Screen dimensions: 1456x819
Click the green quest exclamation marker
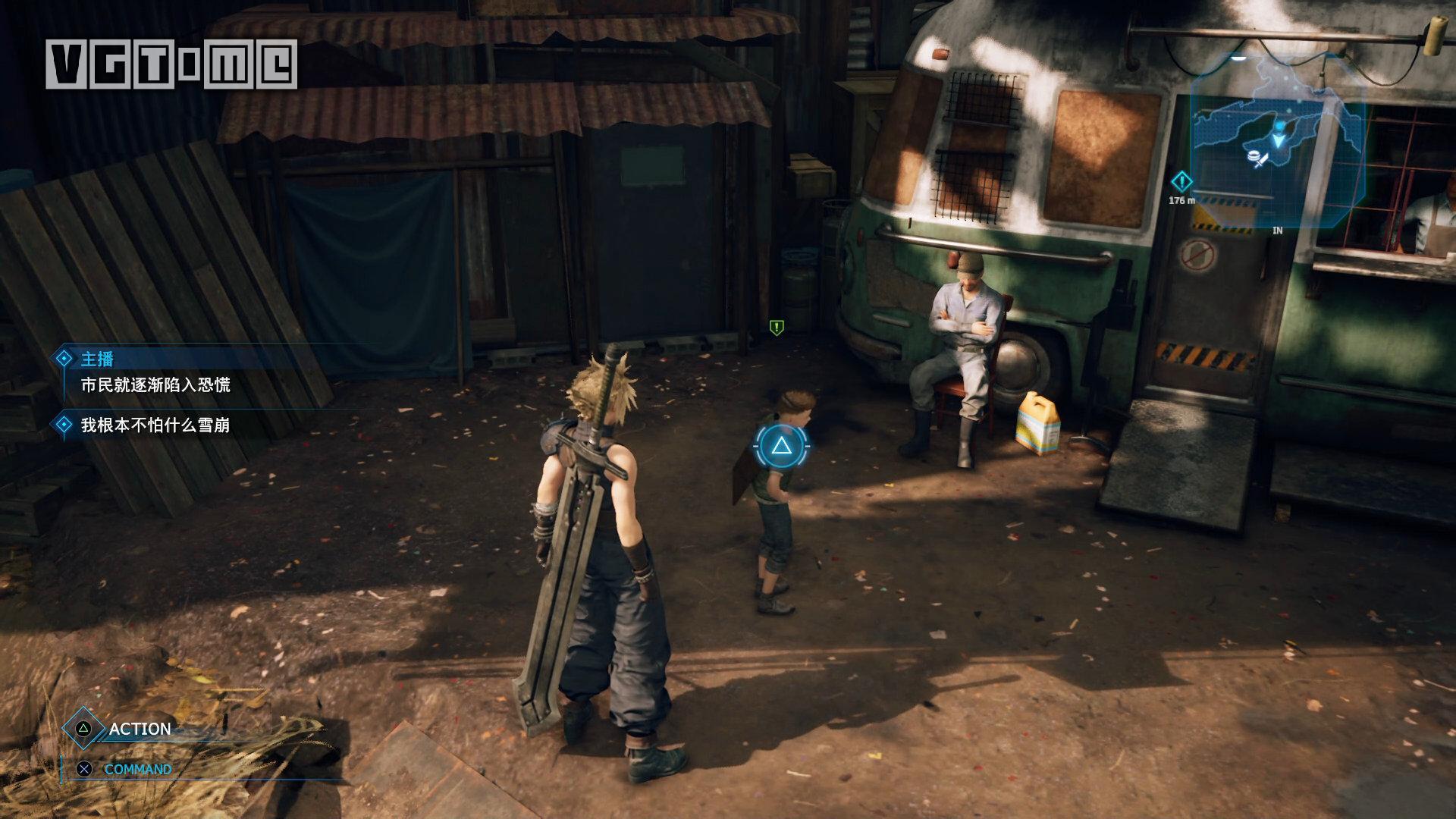[776, 328]
